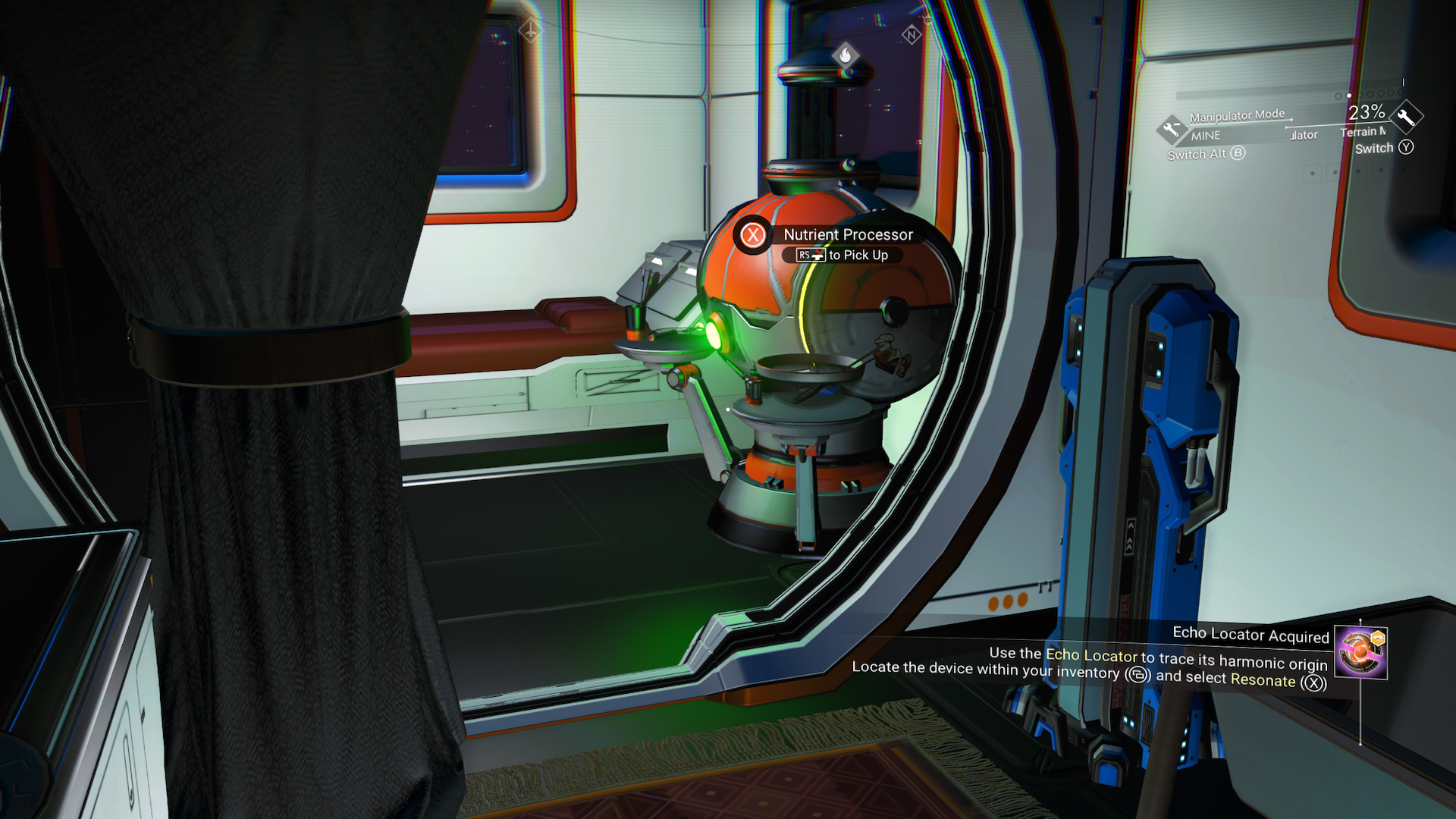The width and height of the screenshot is (1456, 819).
Task: Select the MINE mode label
Action: pyautogui.click(x=1206, y=135)
